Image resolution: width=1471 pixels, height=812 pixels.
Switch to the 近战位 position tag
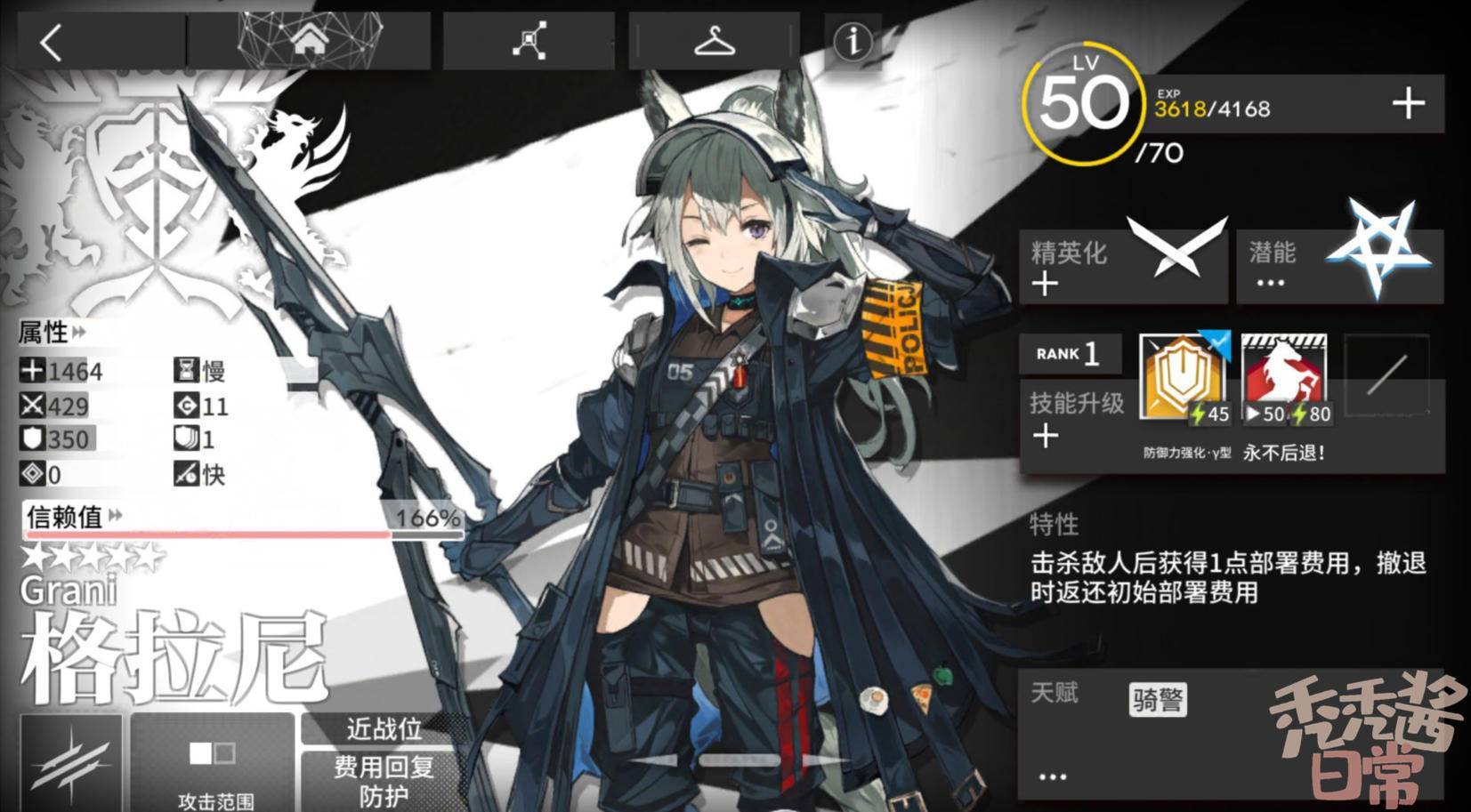coord(384,730)
